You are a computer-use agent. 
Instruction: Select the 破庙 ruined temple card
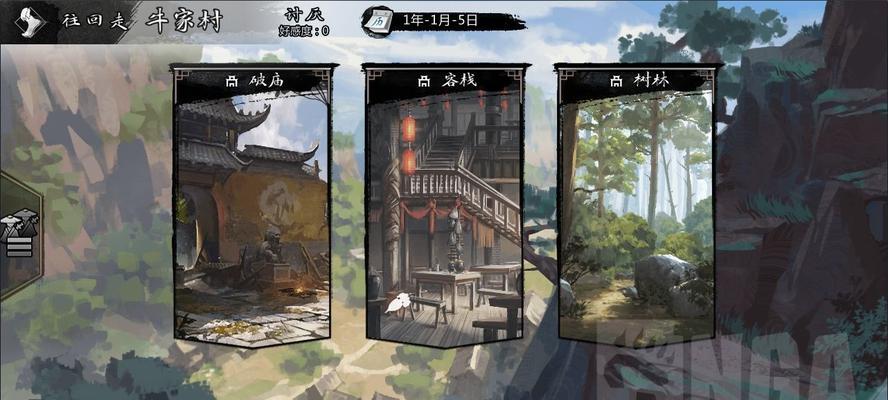pyautogui.click(x=252, y=205)
